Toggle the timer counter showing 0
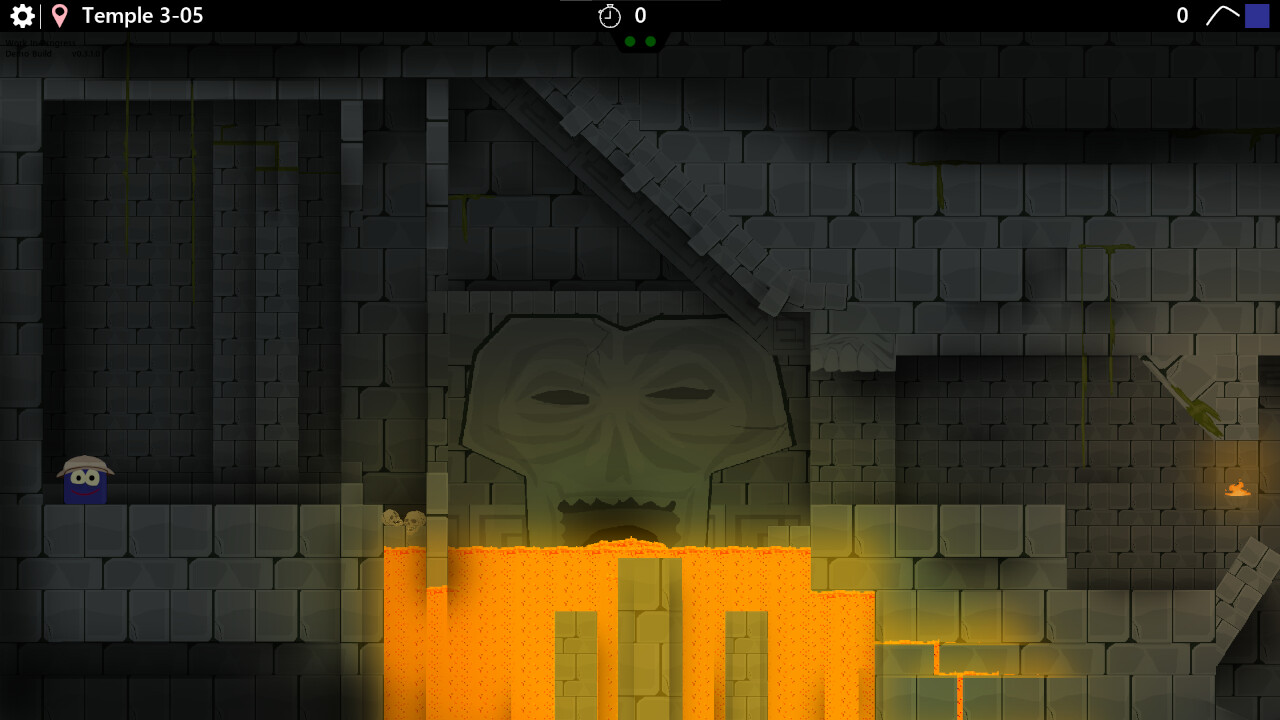 point(640,15)
